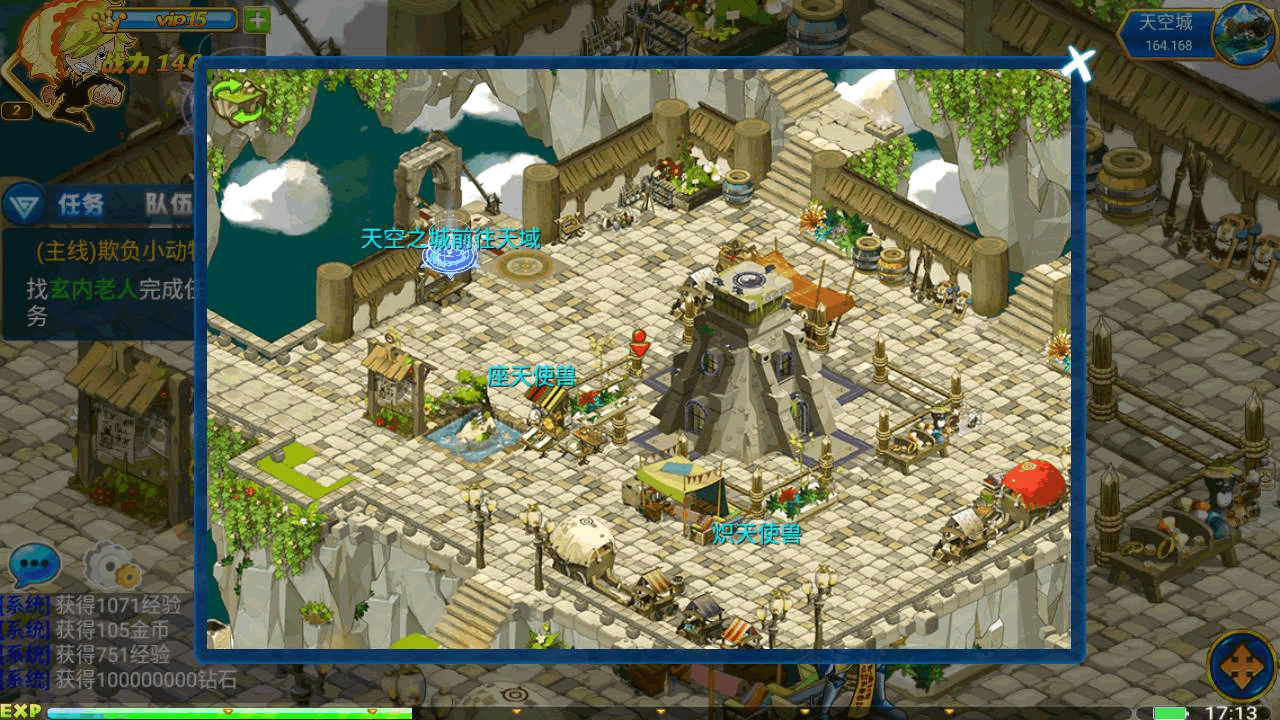Select the 炽天使兽 map label

point(757,534)
